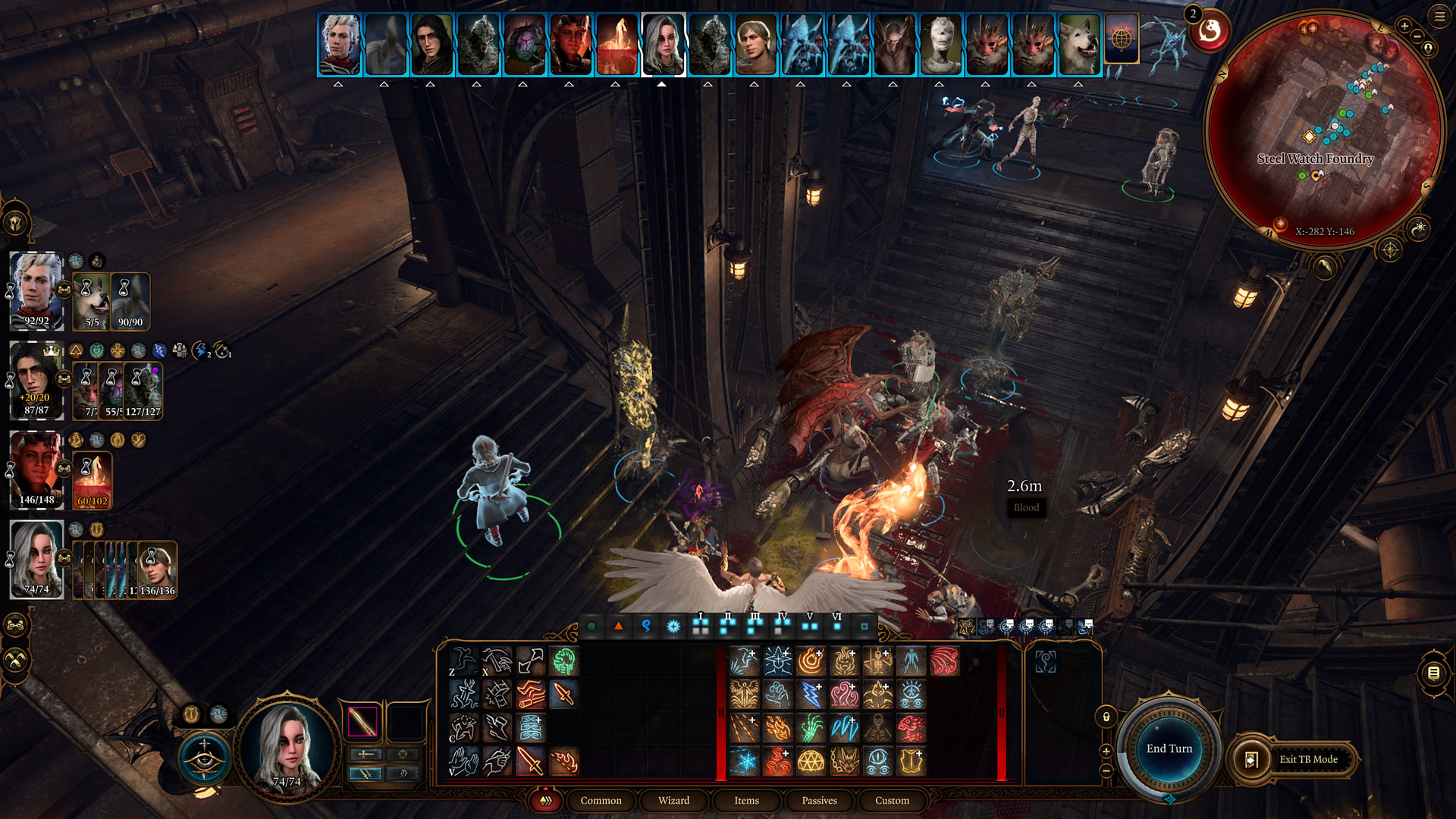Open the Wizard hotbar tab

click(673, 801)
